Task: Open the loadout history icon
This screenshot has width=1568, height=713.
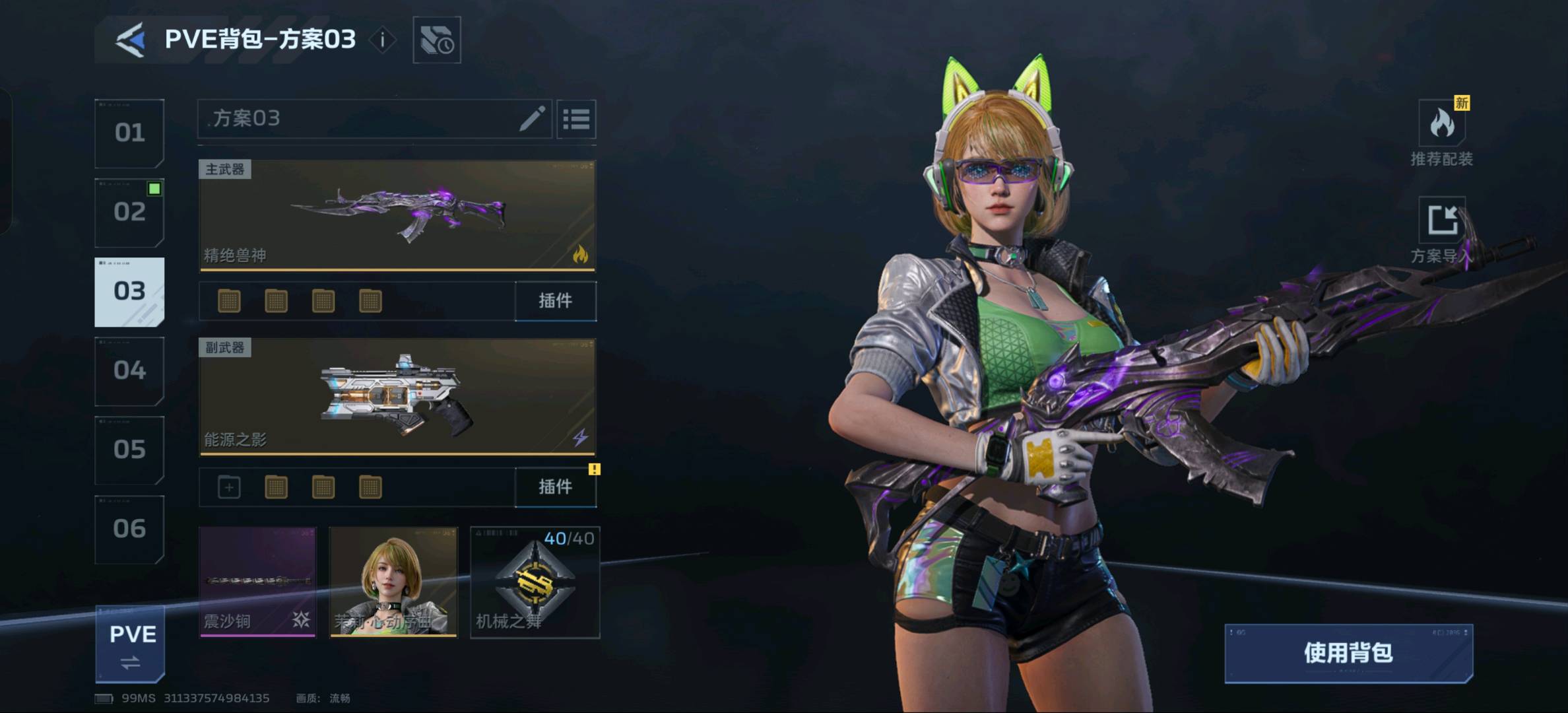Action: pyautogui.click(x=436, y=40)
